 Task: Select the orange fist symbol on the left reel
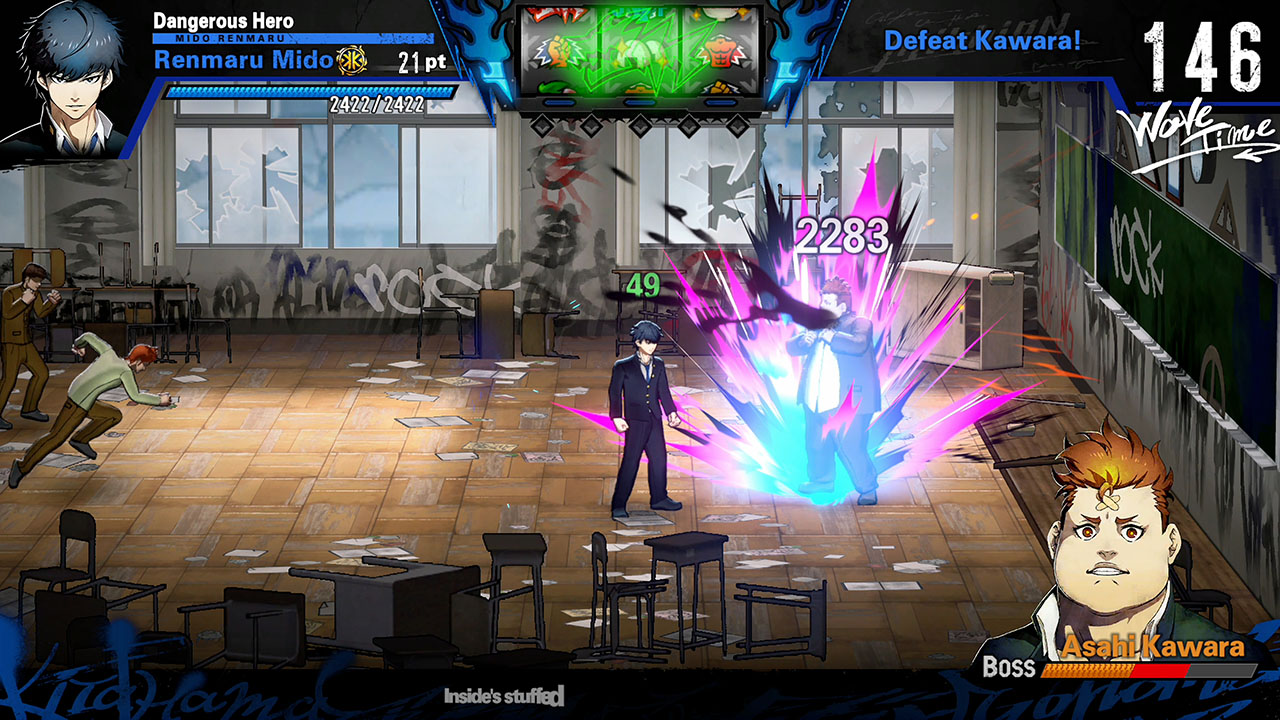coord(557,51)
